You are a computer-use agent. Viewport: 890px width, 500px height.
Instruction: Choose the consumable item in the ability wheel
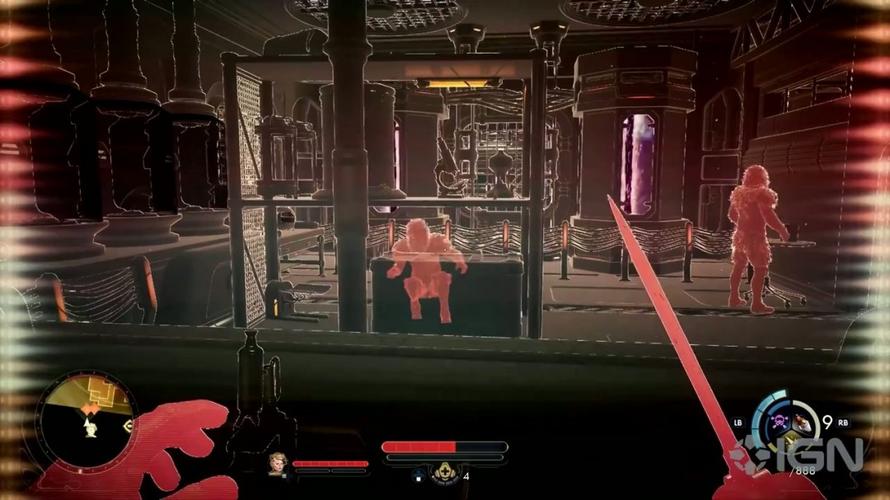(x=802, y=423)
